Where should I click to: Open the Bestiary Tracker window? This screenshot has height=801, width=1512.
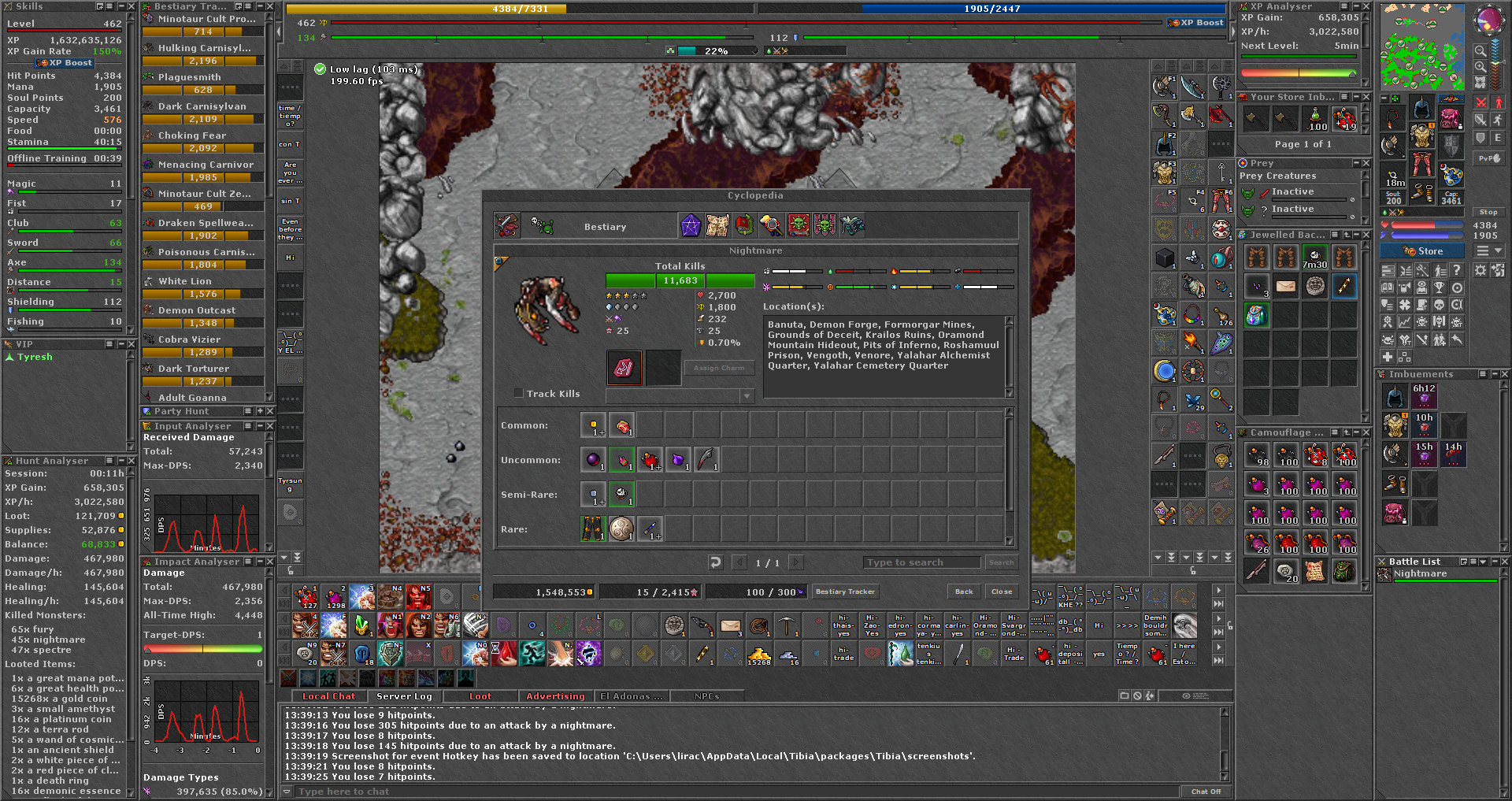coord(845,591)
